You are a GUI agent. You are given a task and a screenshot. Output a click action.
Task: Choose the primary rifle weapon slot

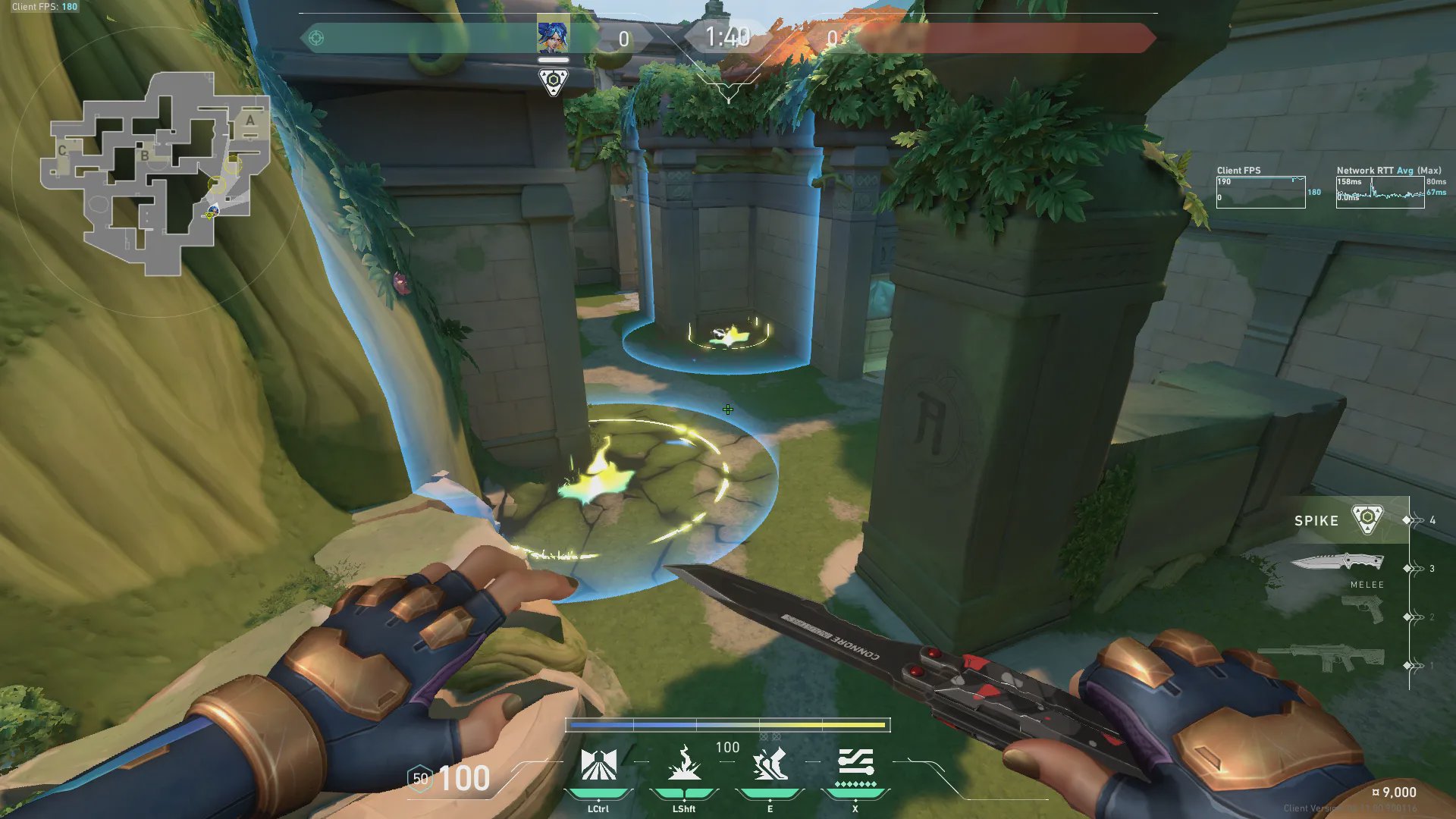pyautogui.click(x=1321, y=656)
